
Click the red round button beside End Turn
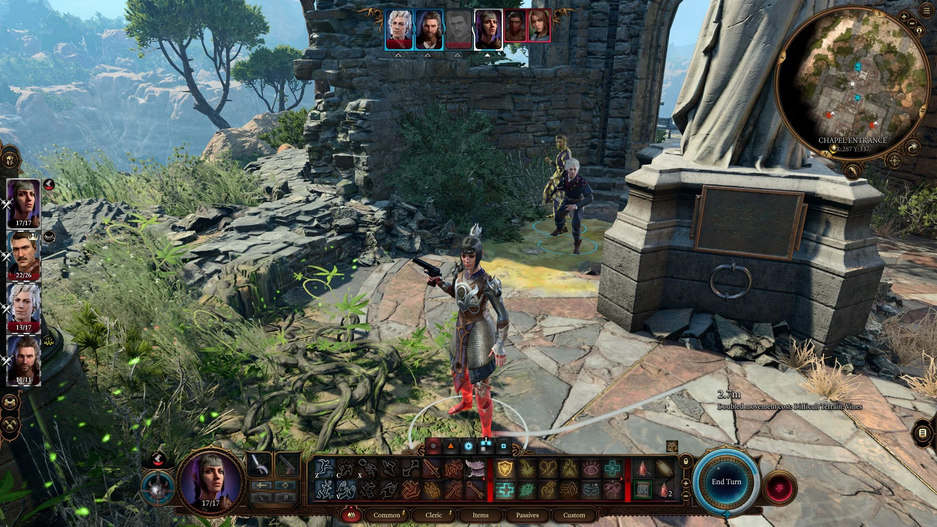[779, 487]
